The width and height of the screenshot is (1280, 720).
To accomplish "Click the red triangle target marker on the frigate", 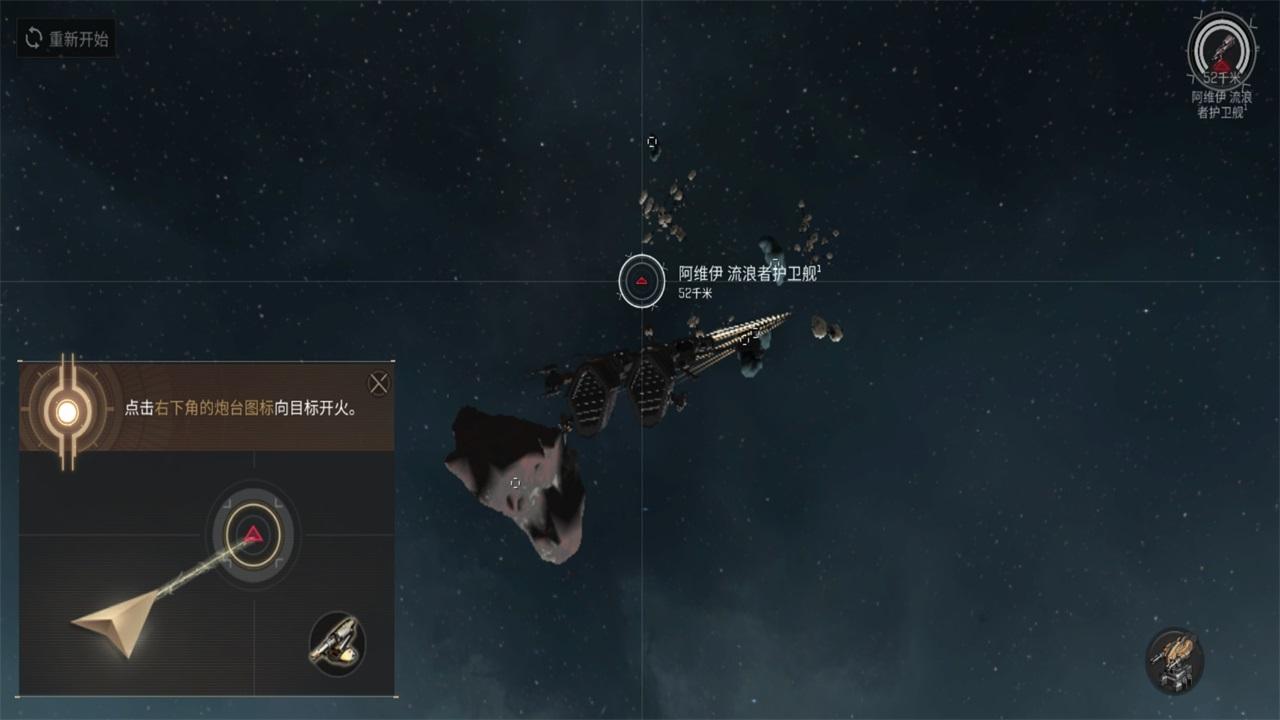I will 640,282.
